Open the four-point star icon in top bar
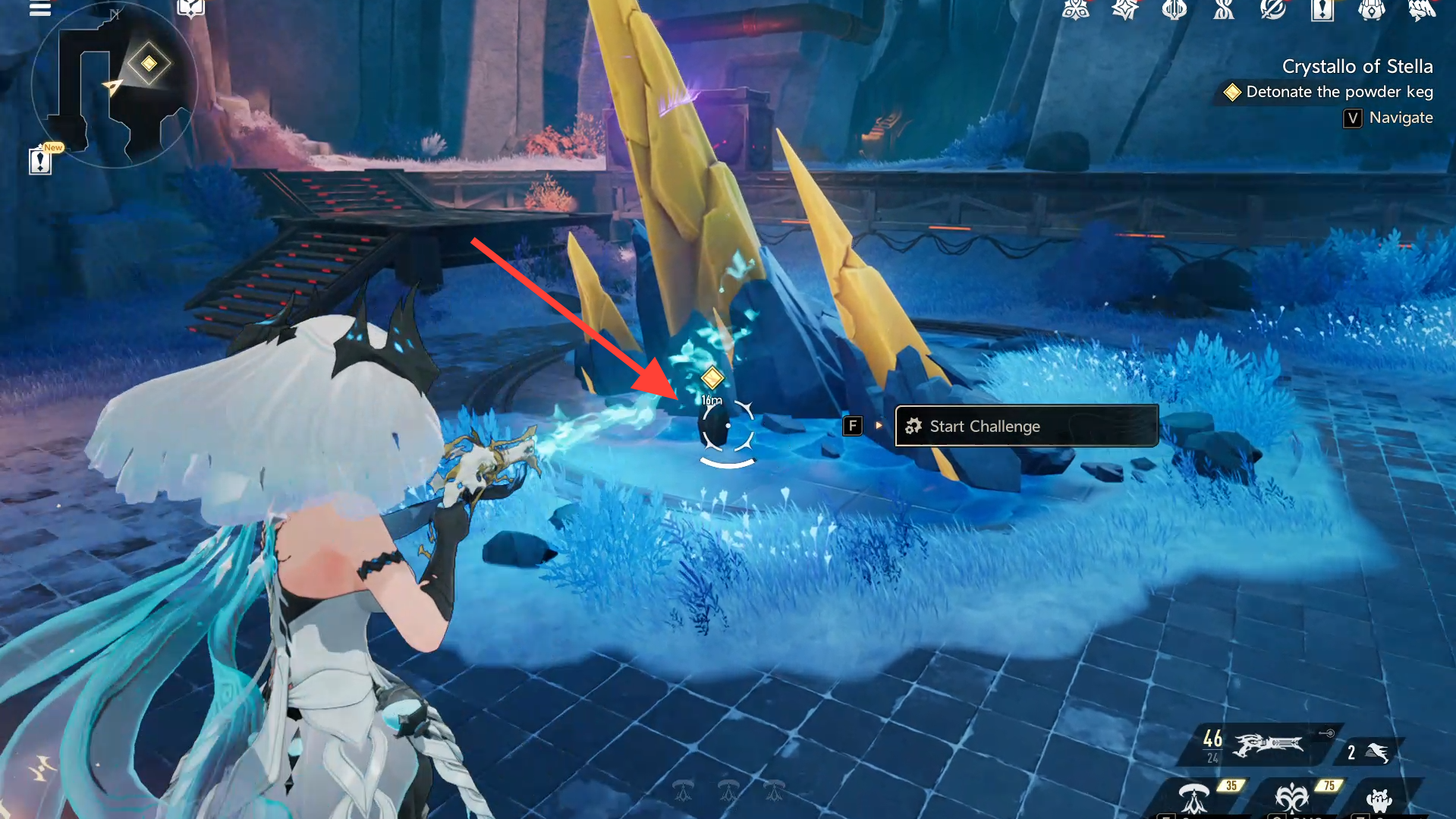1456x819 pixels. pos(1125,10)
